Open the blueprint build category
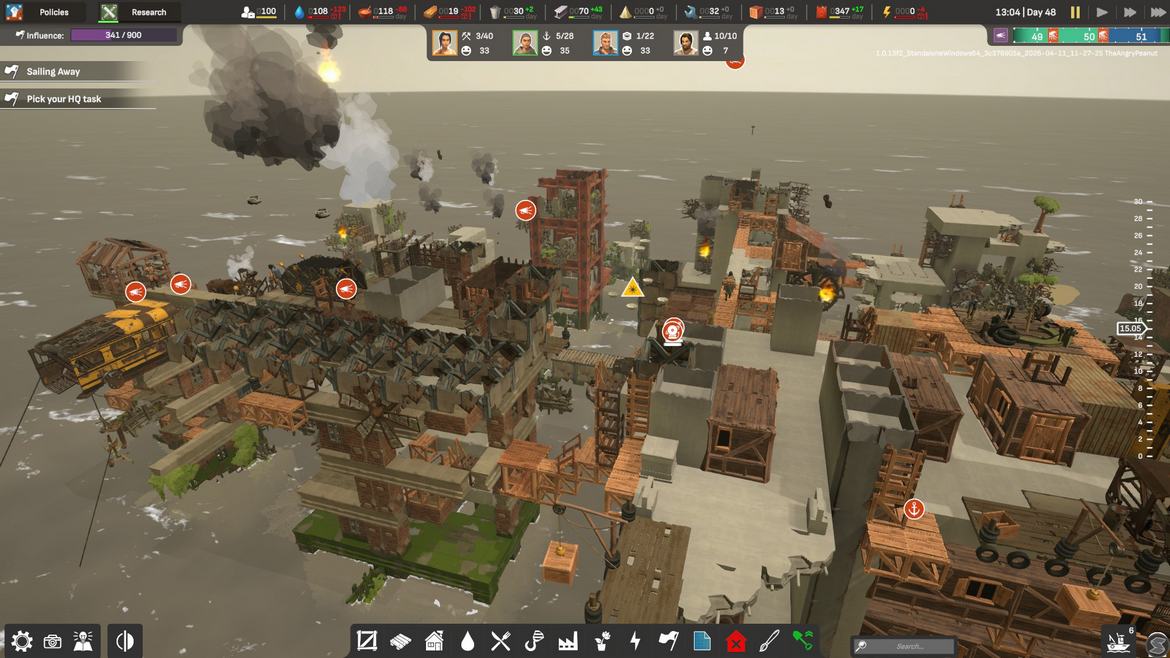This screenshot has width=1170, height=658. click(x=702, y=641)
